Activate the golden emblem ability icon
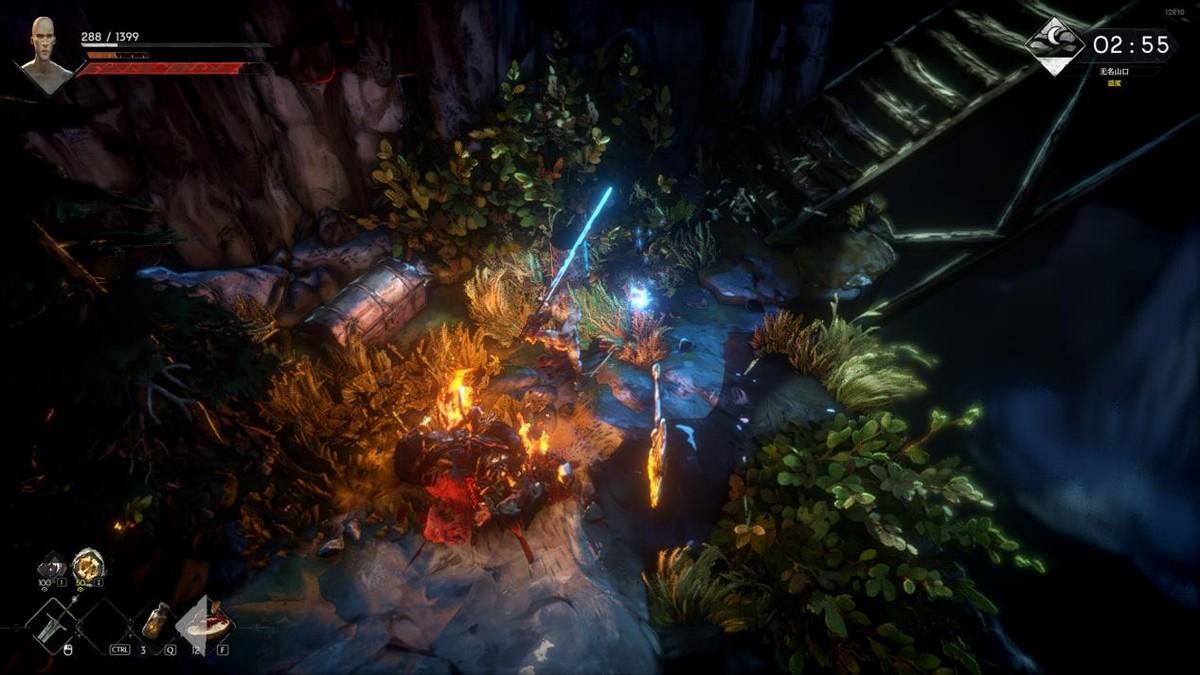This screenshot has width=1200, height=675. point(87,565)
